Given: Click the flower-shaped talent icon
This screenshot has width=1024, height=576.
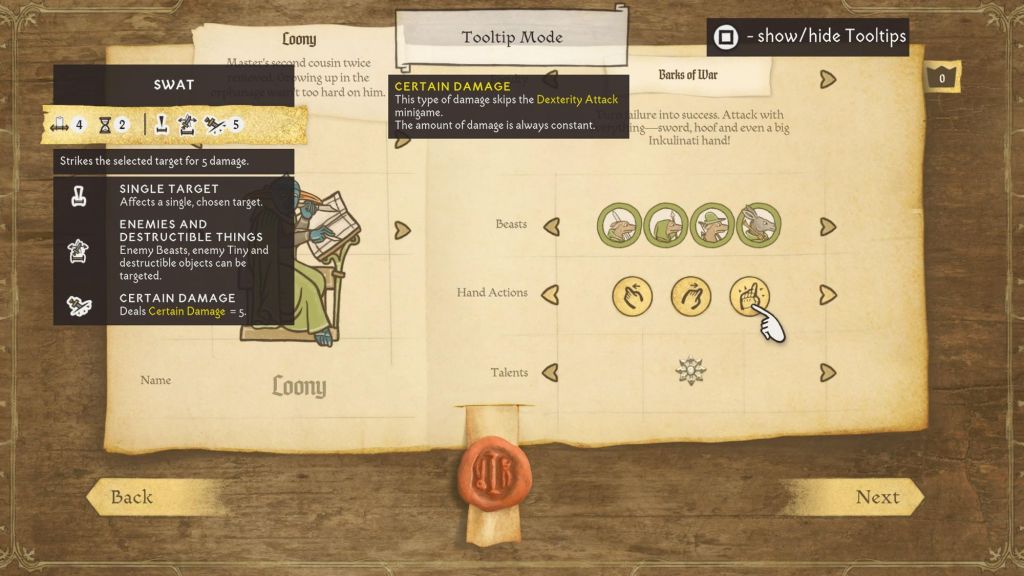Looking at the screenshot, I should click(x=690, y=372).
